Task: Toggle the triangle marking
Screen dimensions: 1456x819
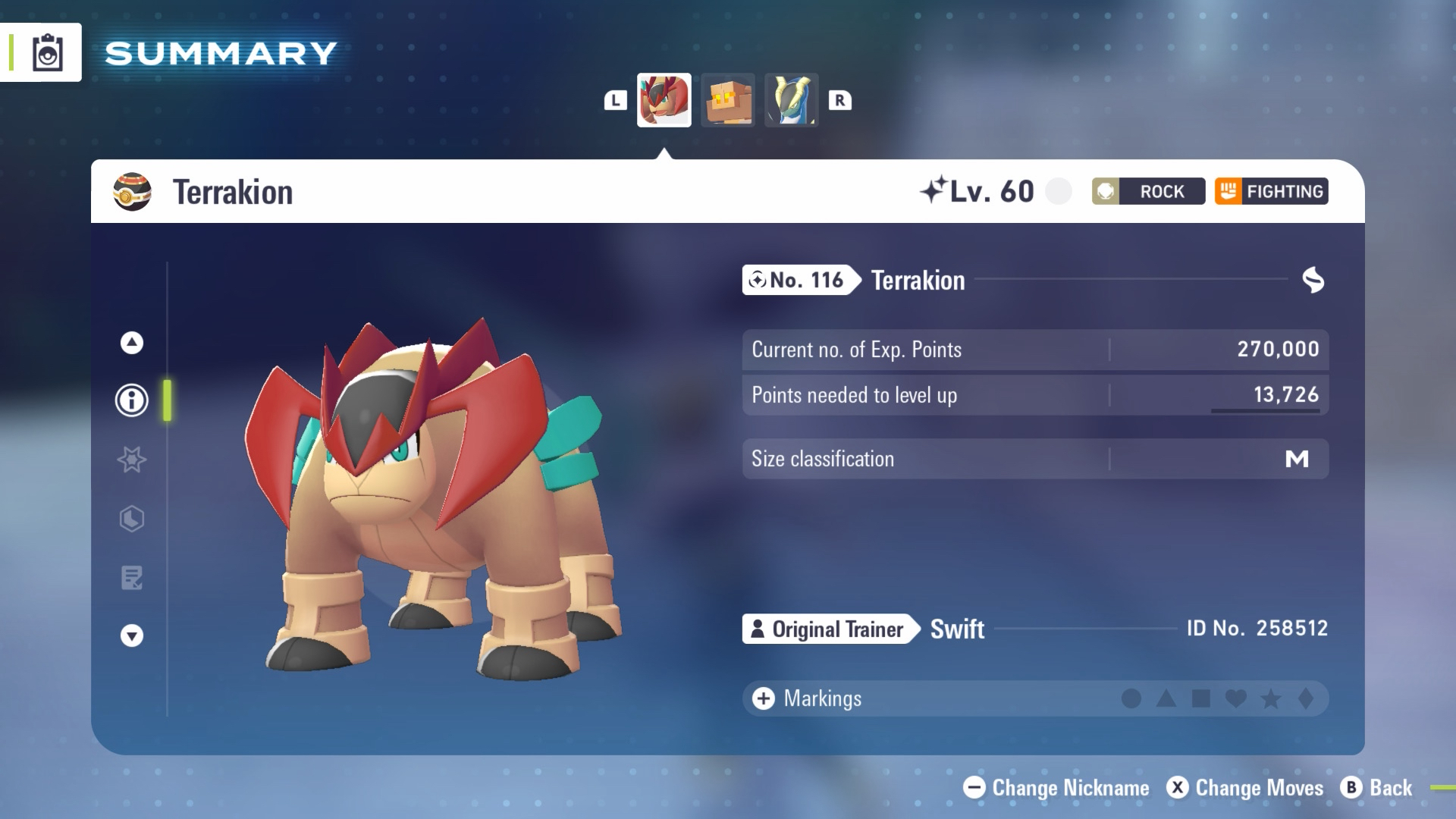Action: tap(1166, 698)
